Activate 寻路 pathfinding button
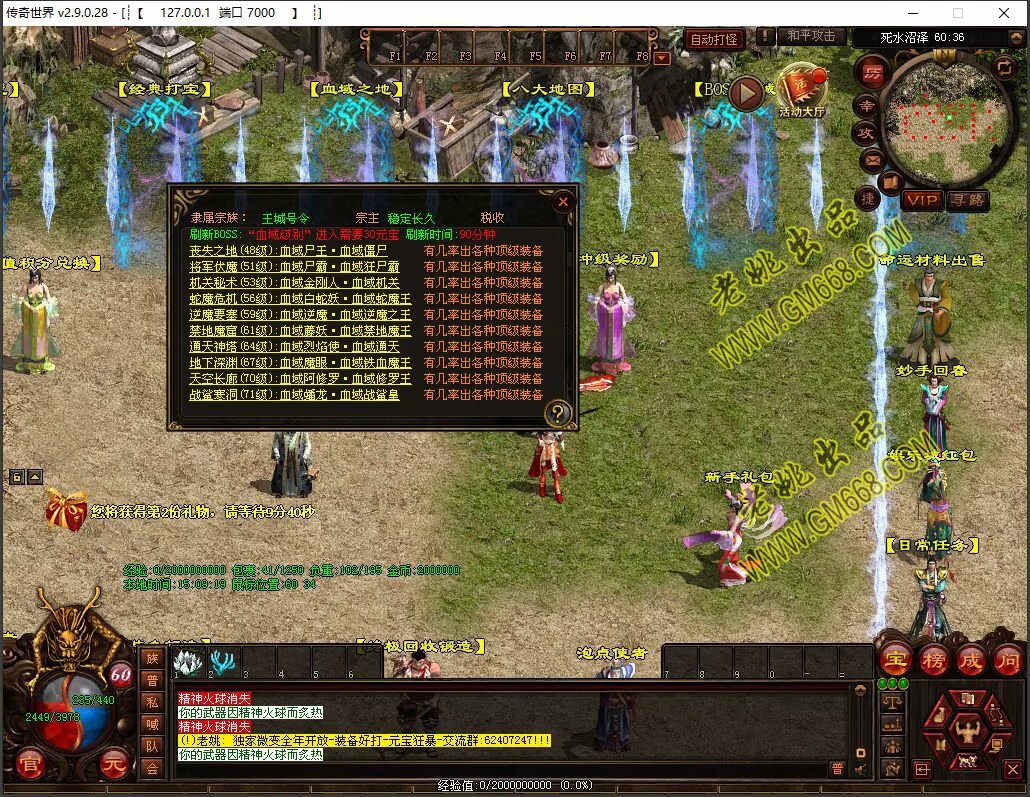 [966, 200]
